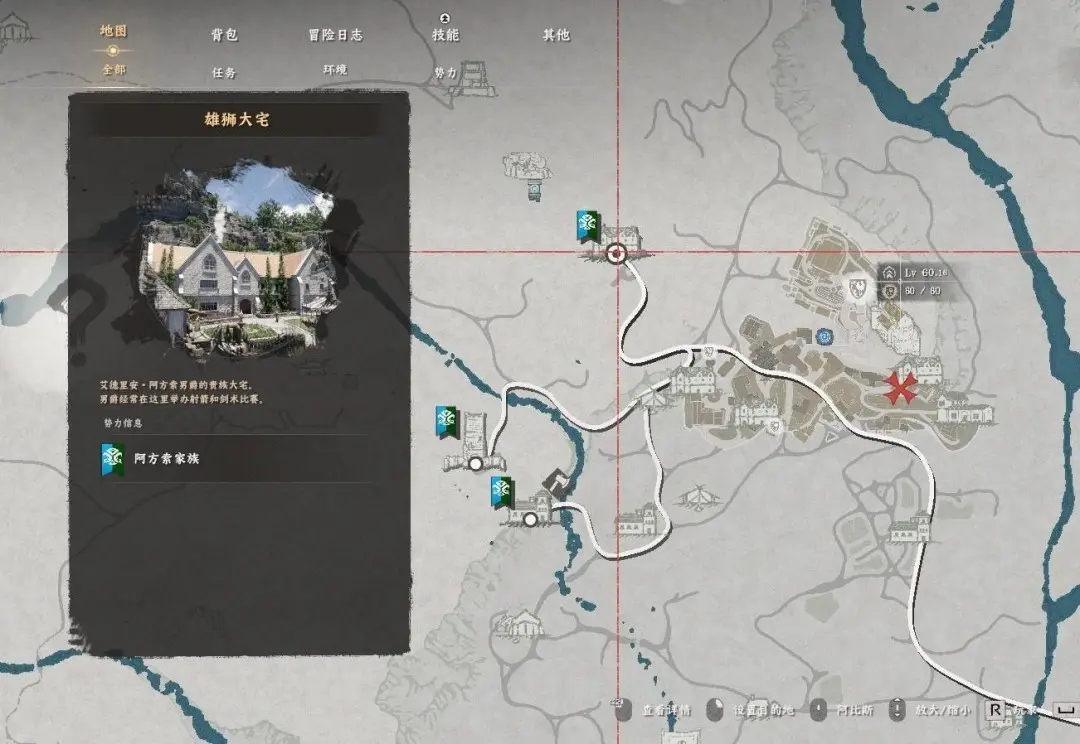Click the crossed-hammers marker by the river
This screenshot has height=744, width=1080.
(556, 484)
